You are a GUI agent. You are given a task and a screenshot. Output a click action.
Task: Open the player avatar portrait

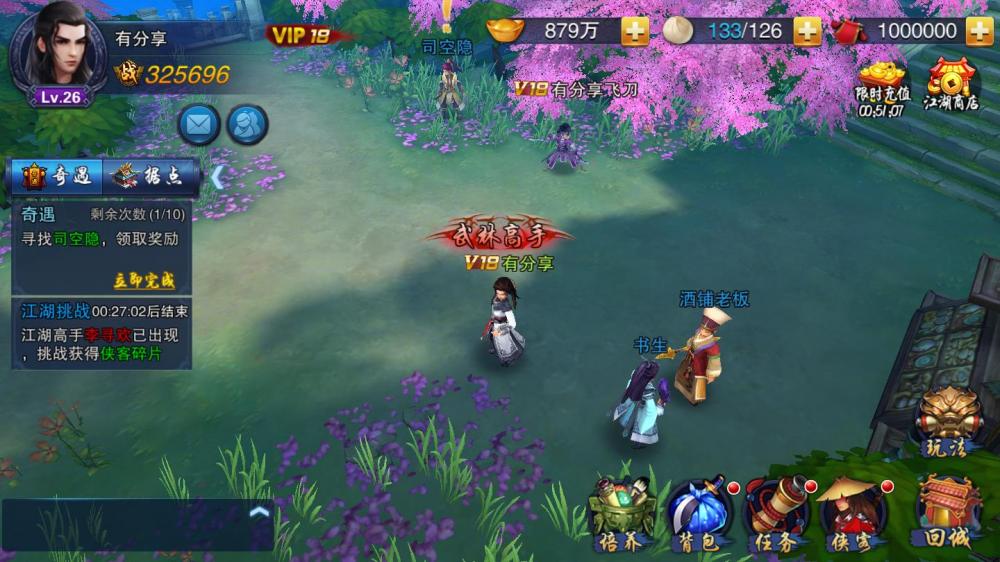coord(57,51)
